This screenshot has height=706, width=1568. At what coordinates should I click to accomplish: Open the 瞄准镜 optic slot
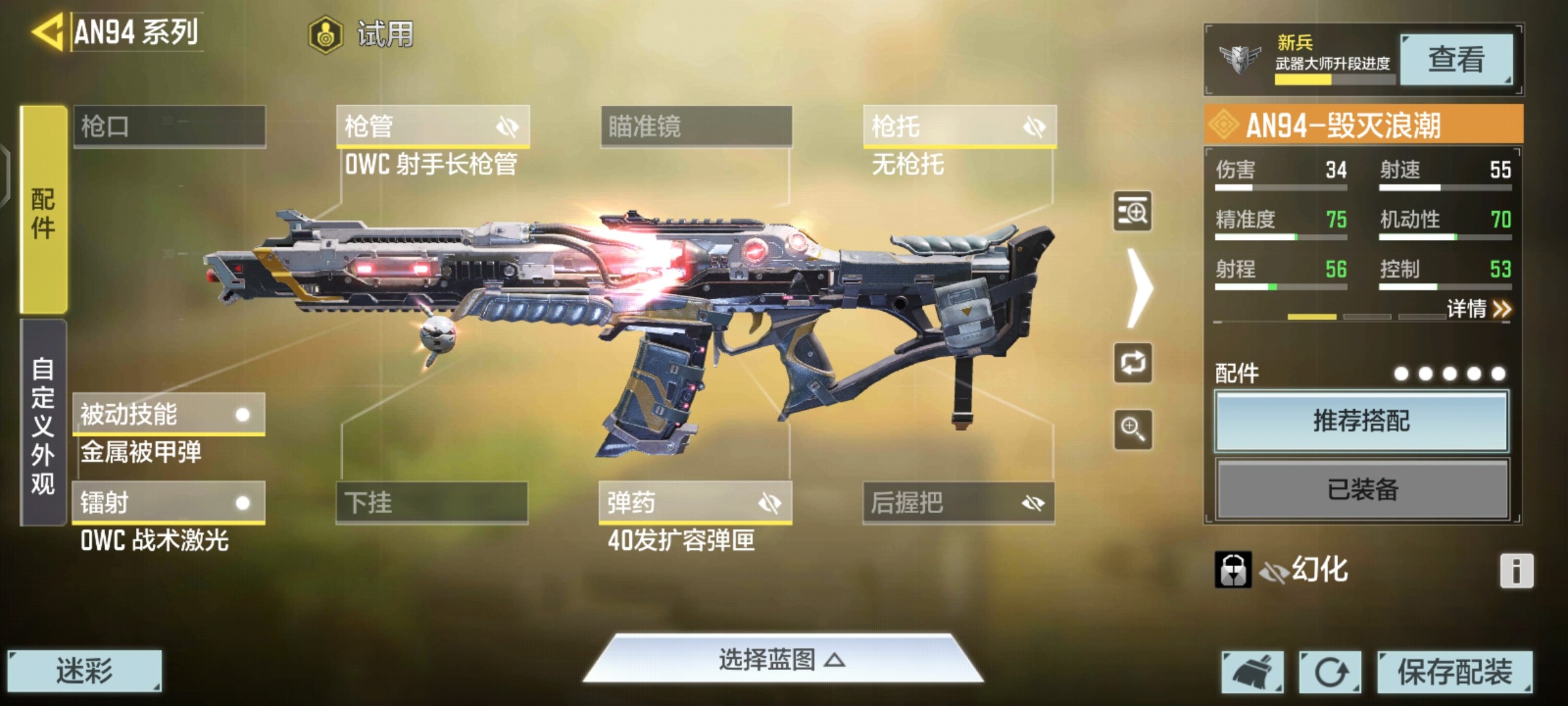696,126
